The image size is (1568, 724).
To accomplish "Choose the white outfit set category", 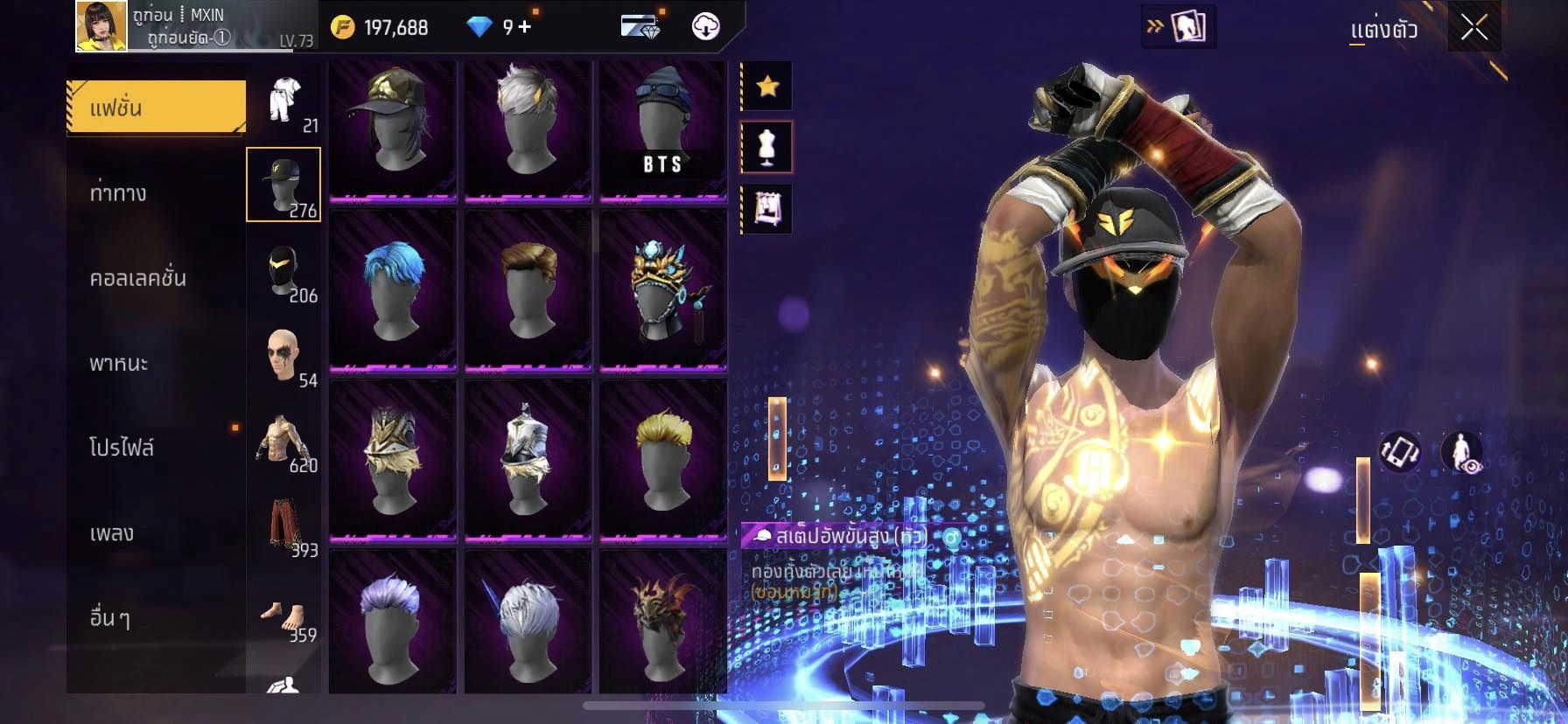I will click(x=284, y=101).
